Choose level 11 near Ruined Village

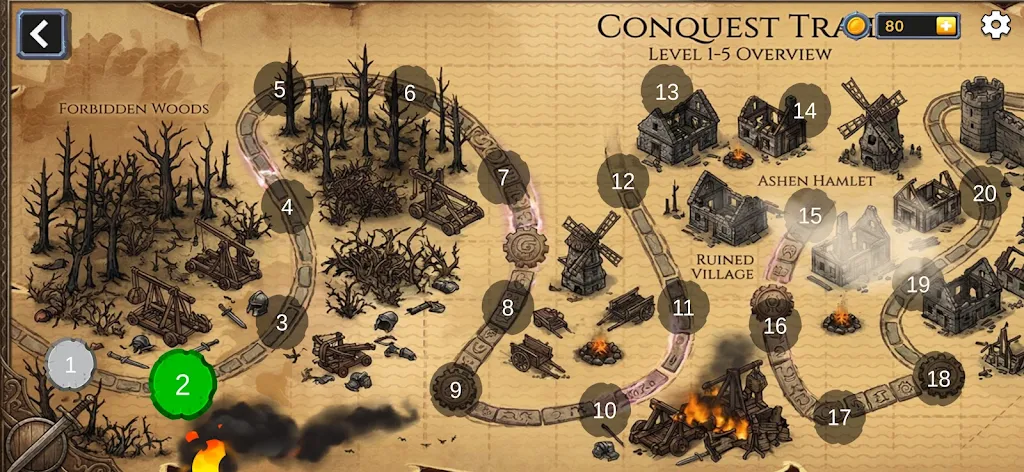click(683, 307)
